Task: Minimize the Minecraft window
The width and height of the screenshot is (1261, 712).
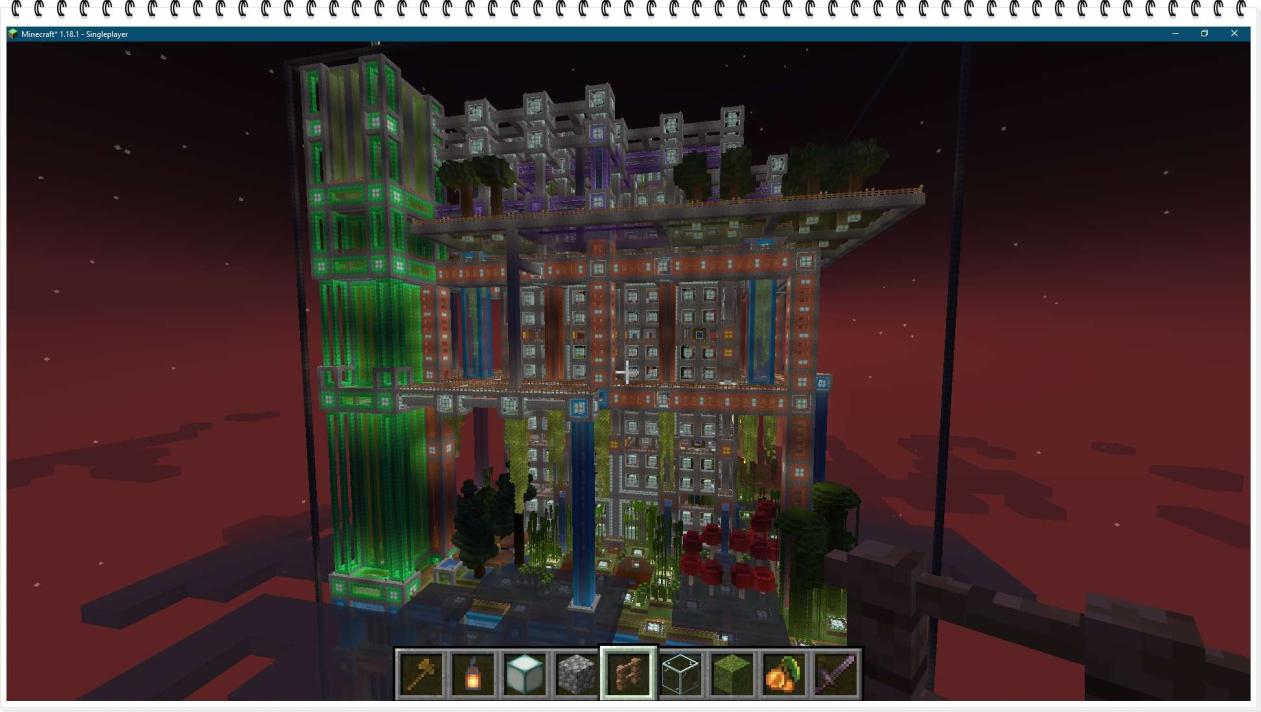Action: (1175, 34)
